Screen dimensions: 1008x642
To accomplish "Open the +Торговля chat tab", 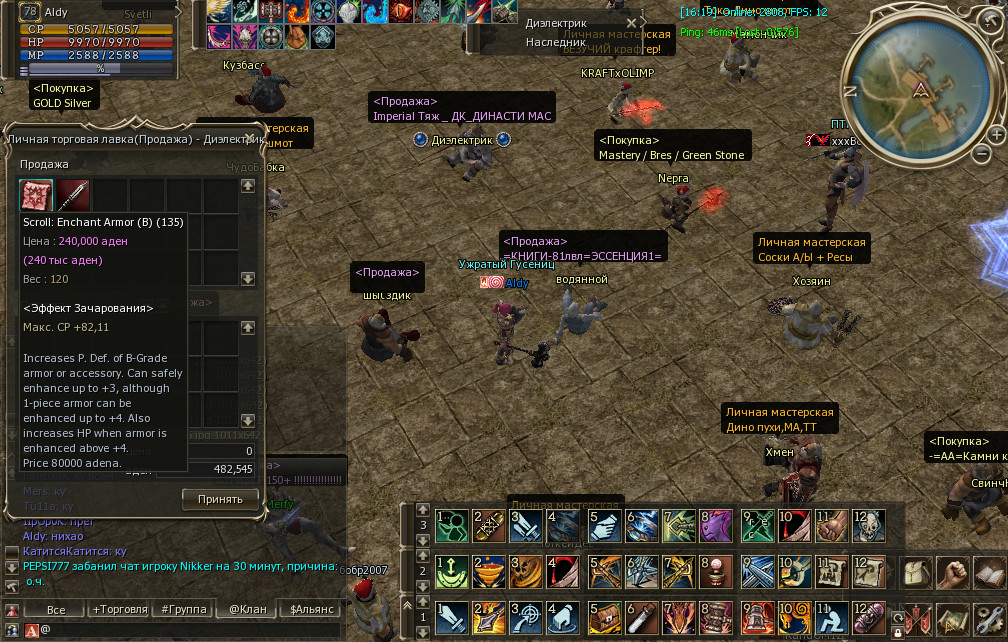I will pyautogui.click(x=119, y=609).
